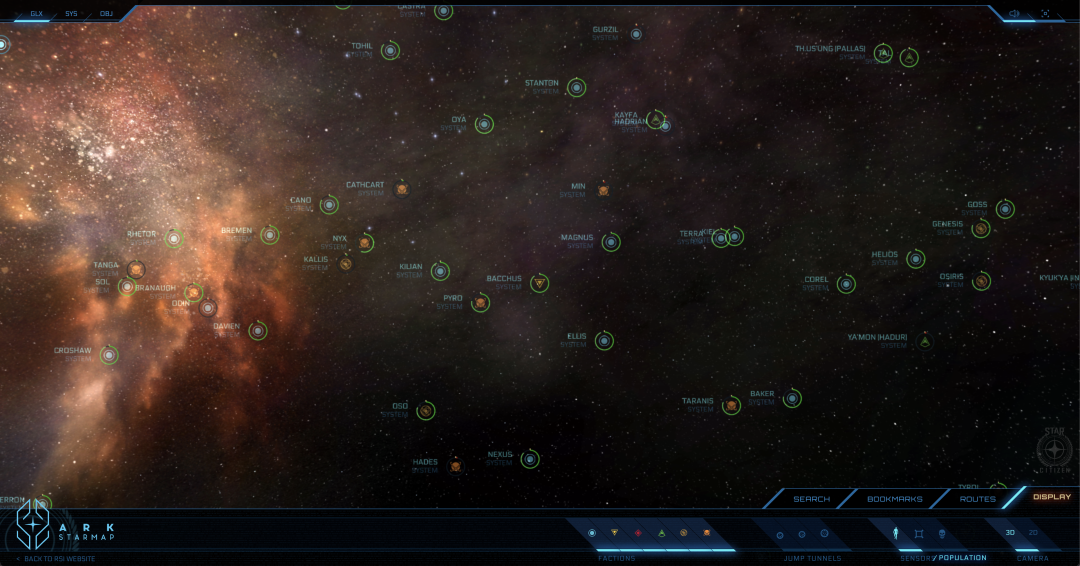Image resolution: width=1080 pixels, height=566 pixels.
Task: Open the OBJ object view tab
Action: (x=106, y=14)
